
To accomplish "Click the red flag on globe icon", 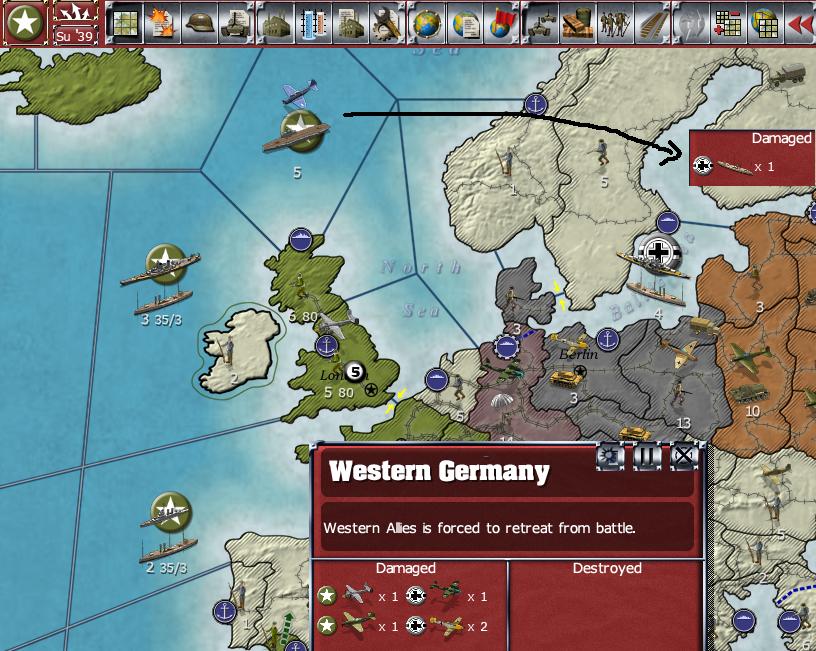I will tap(500, 23).
